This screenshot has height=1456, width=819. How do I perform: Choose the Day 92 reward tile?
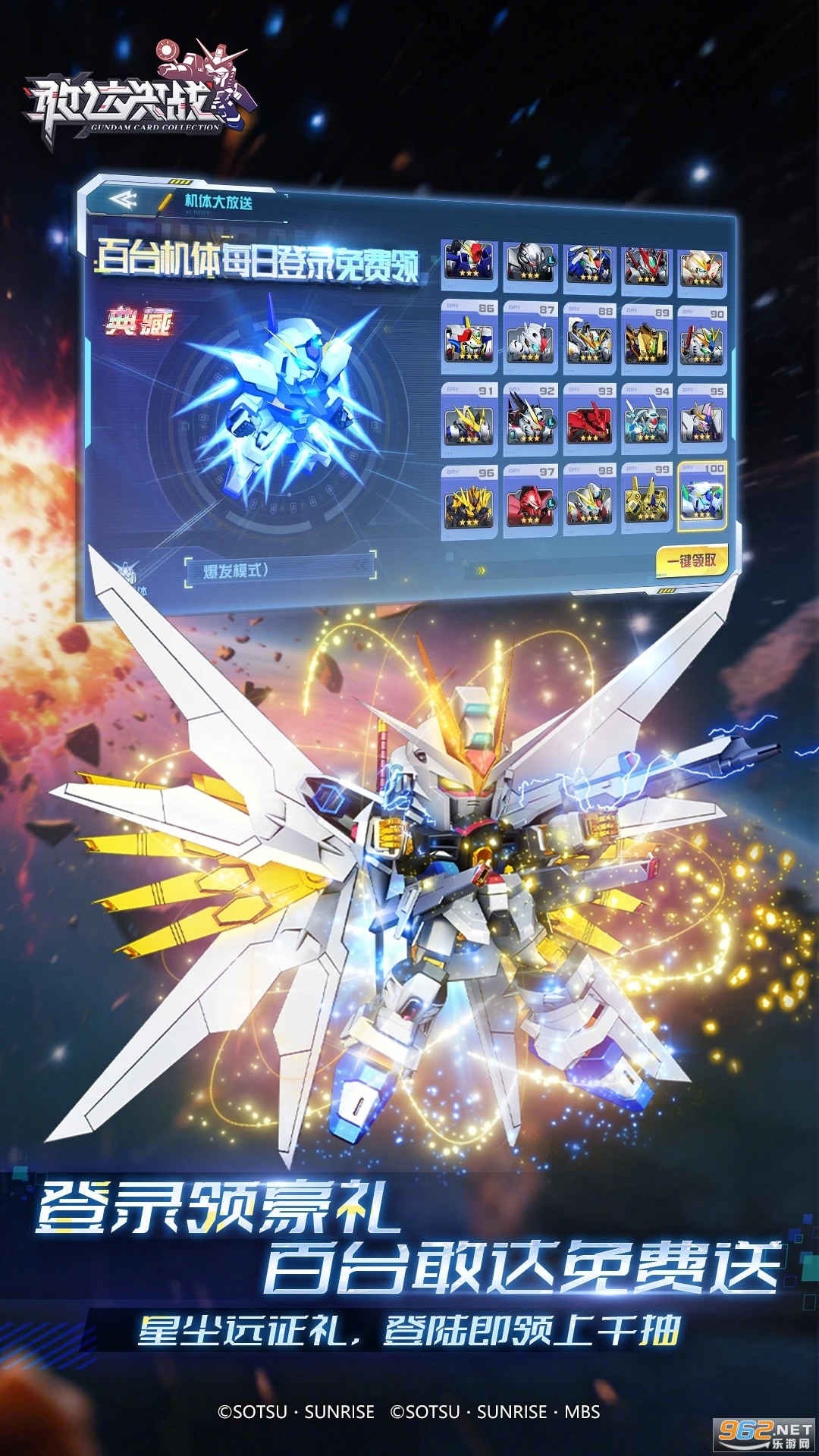530,419
